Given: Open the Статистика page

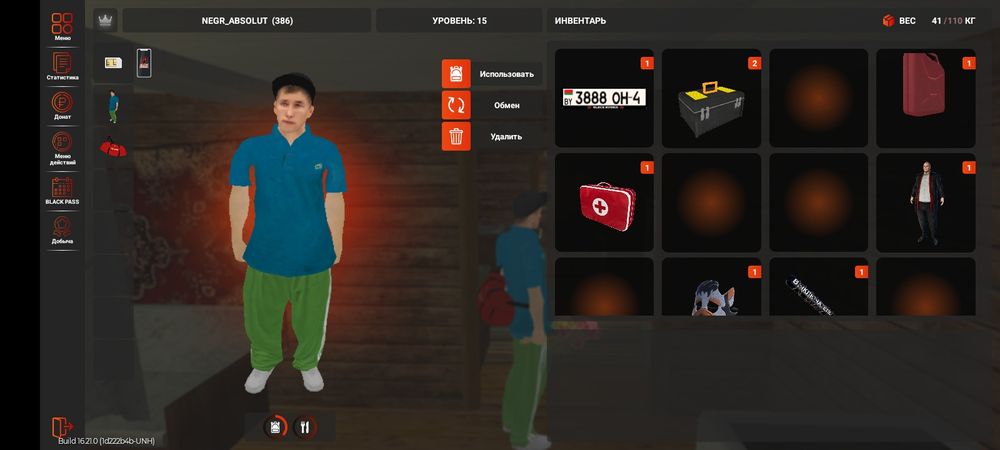Looking at the screenshot, I should (x=62, y=66).
